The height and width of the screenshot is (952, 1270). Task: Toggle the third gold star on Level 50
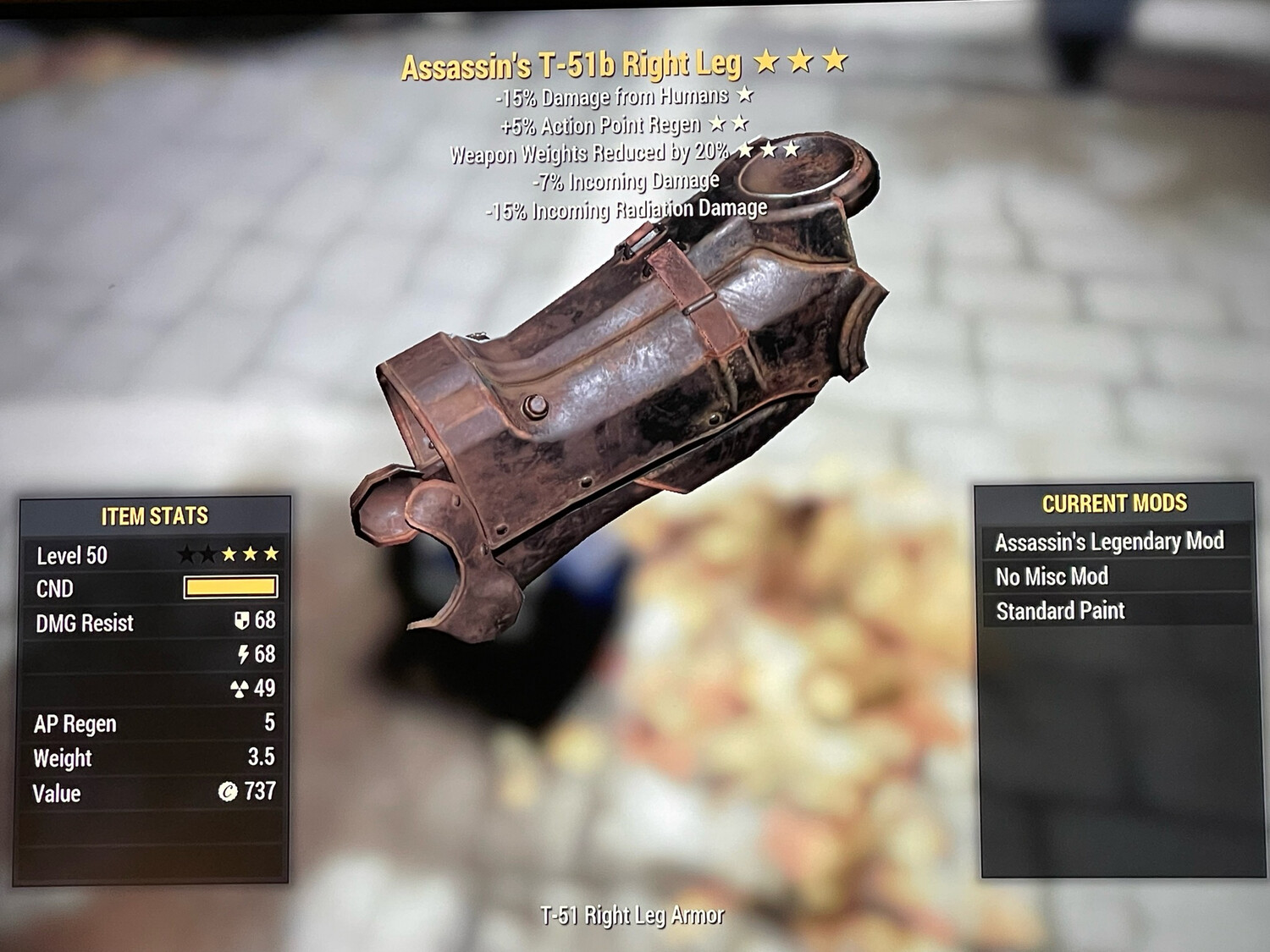[x=270, y=555]
